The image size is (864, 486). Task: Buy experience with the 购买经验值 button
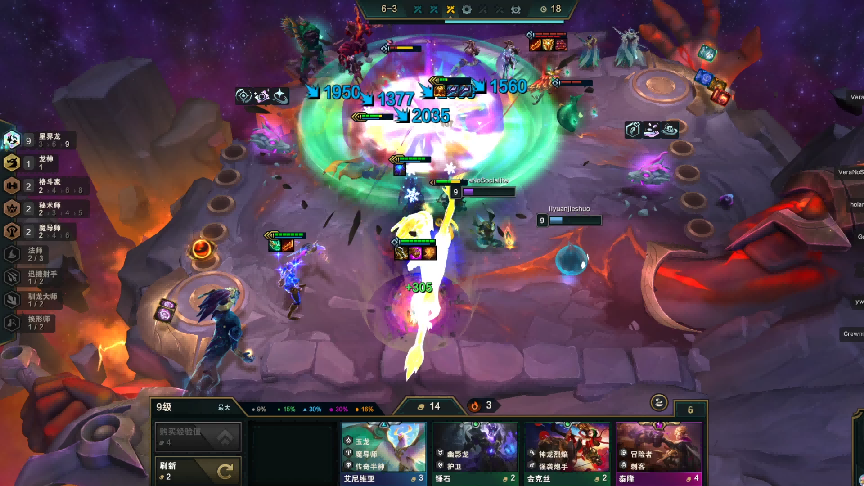coord(198,436)
